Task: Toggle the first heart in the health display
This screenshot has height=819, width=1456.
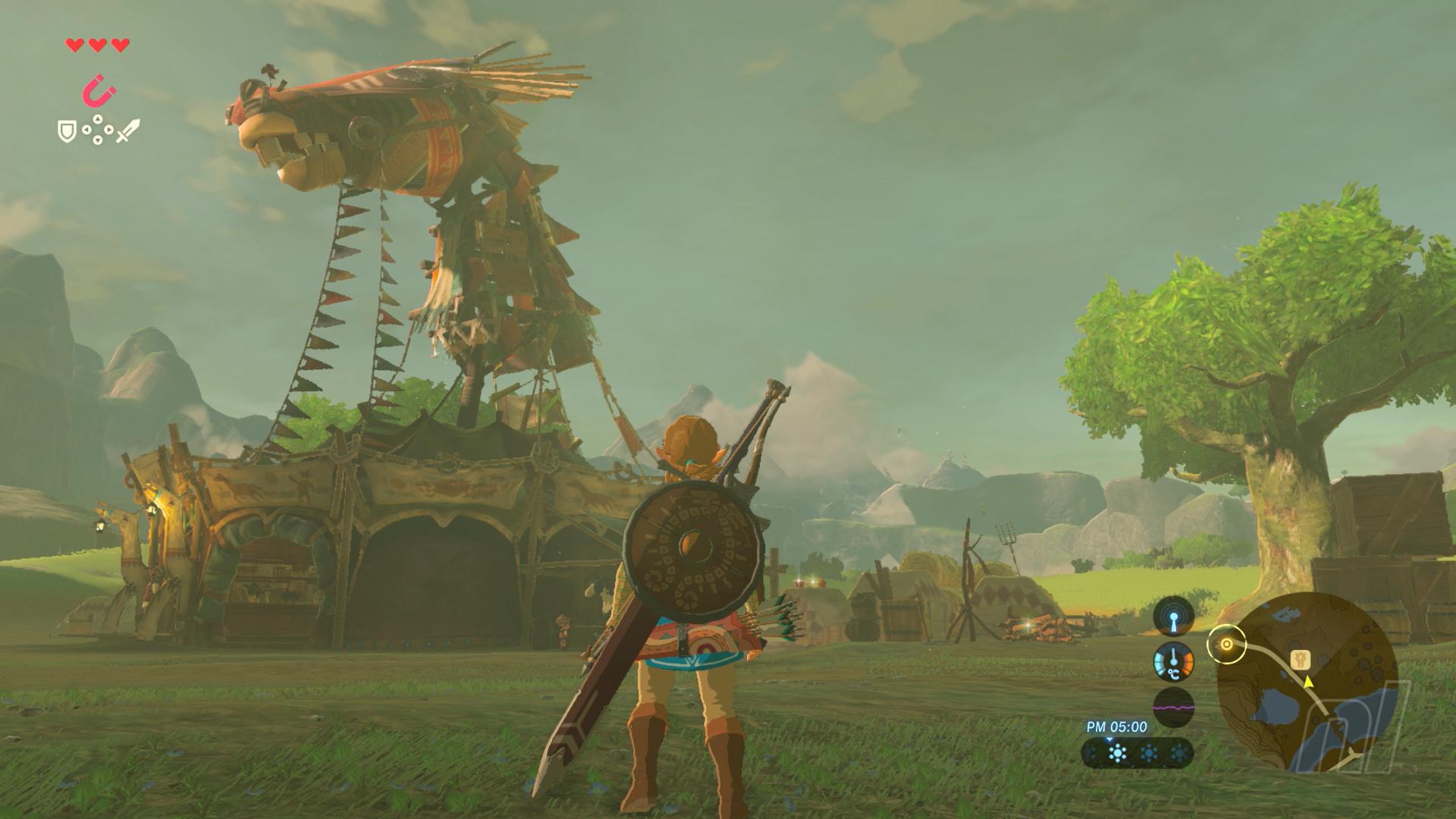Action: [75, 45]
